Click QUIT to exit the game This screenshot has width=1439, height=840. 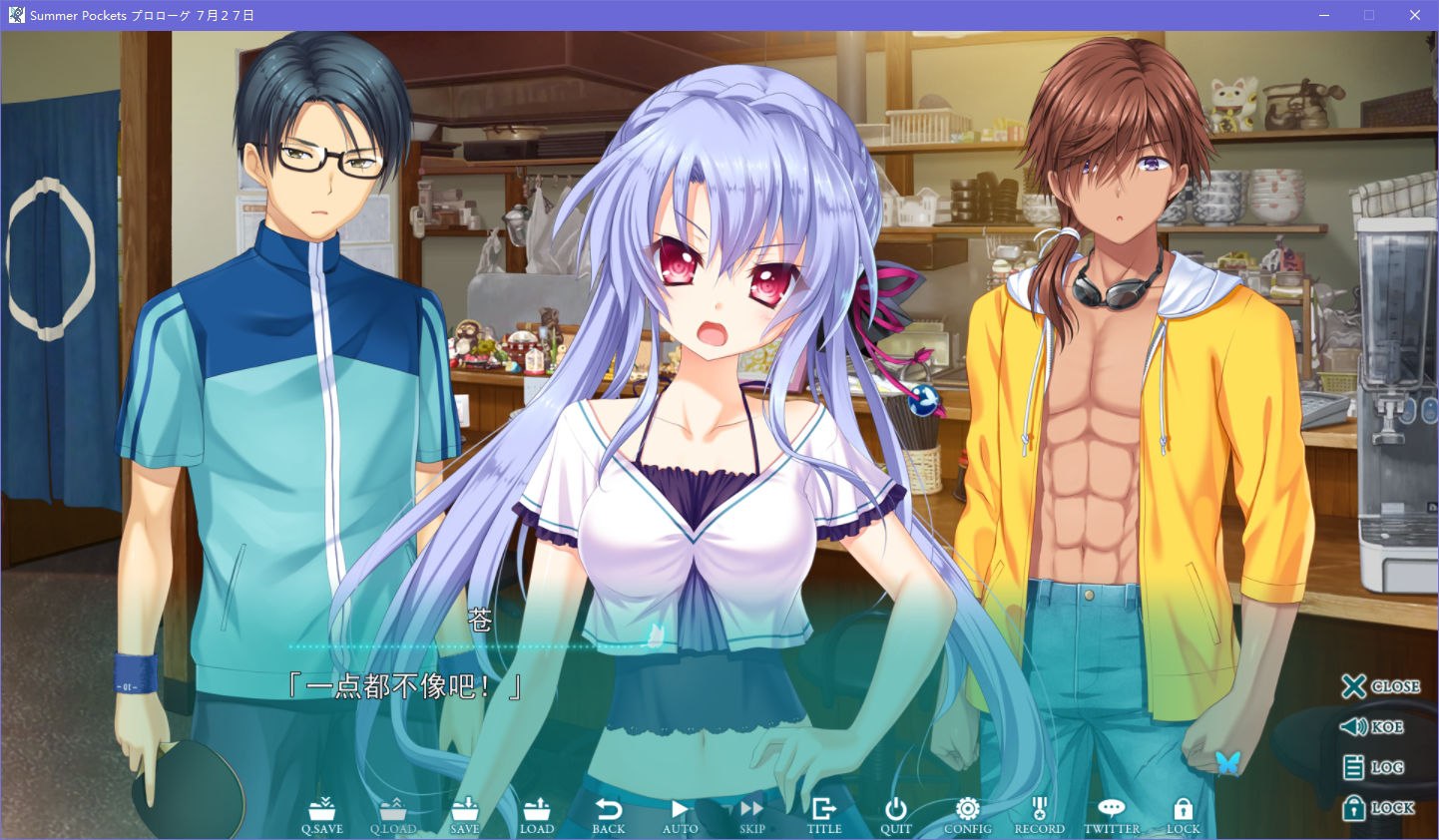(895, 813)
